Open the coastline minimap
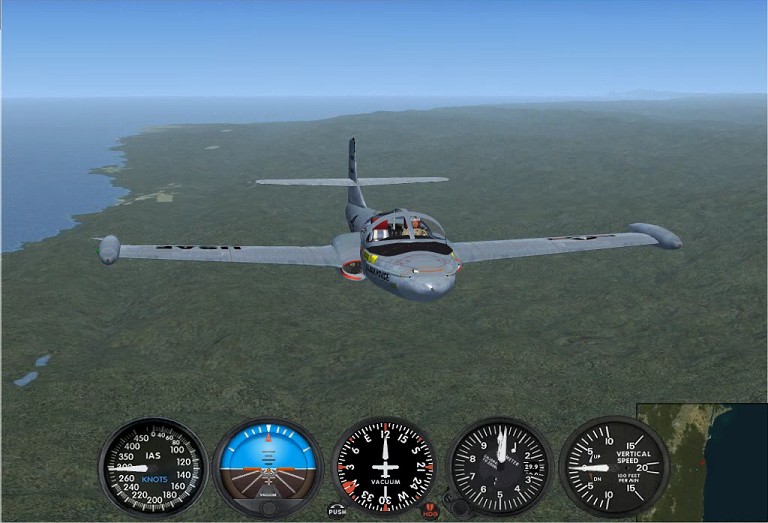768x523 pixels. (x=702, y=462)
